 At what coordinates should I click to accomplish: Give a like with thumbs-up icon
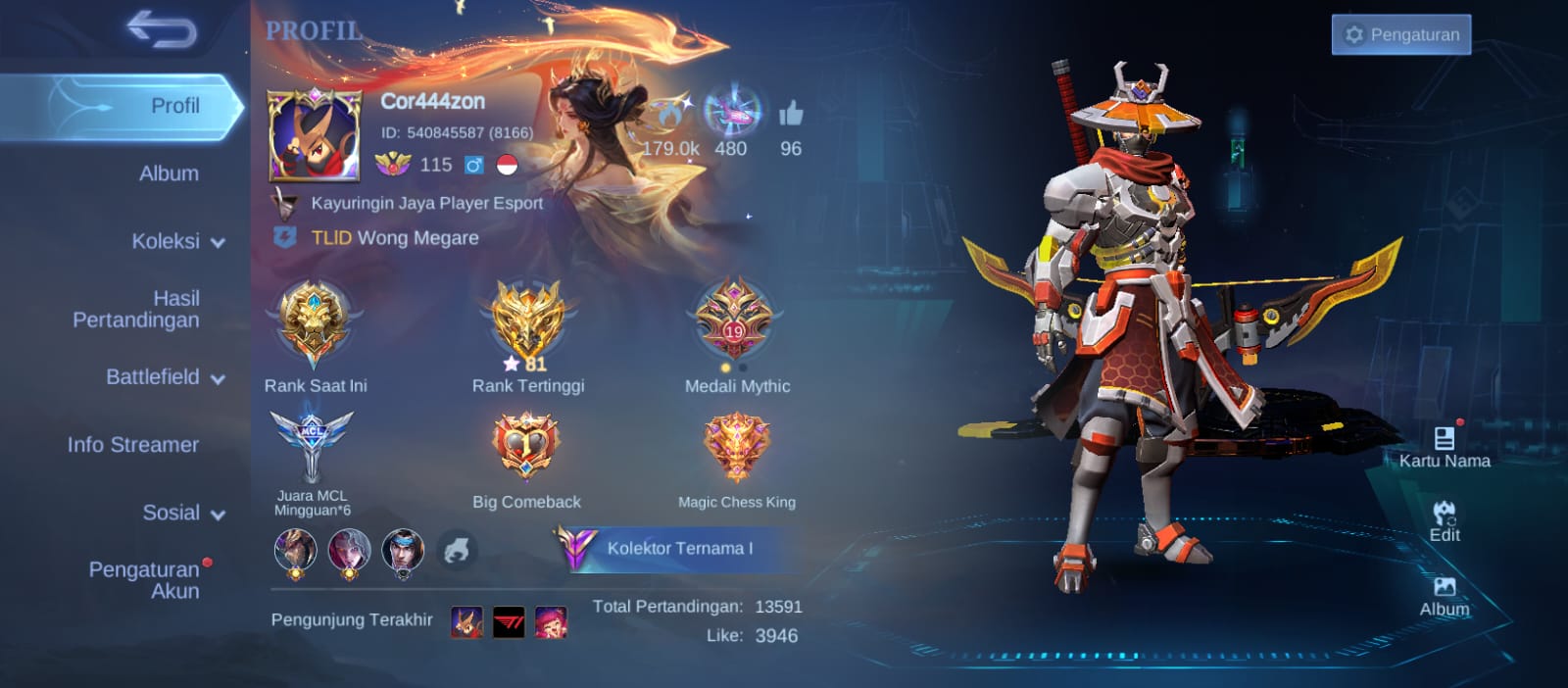(791, 116)
